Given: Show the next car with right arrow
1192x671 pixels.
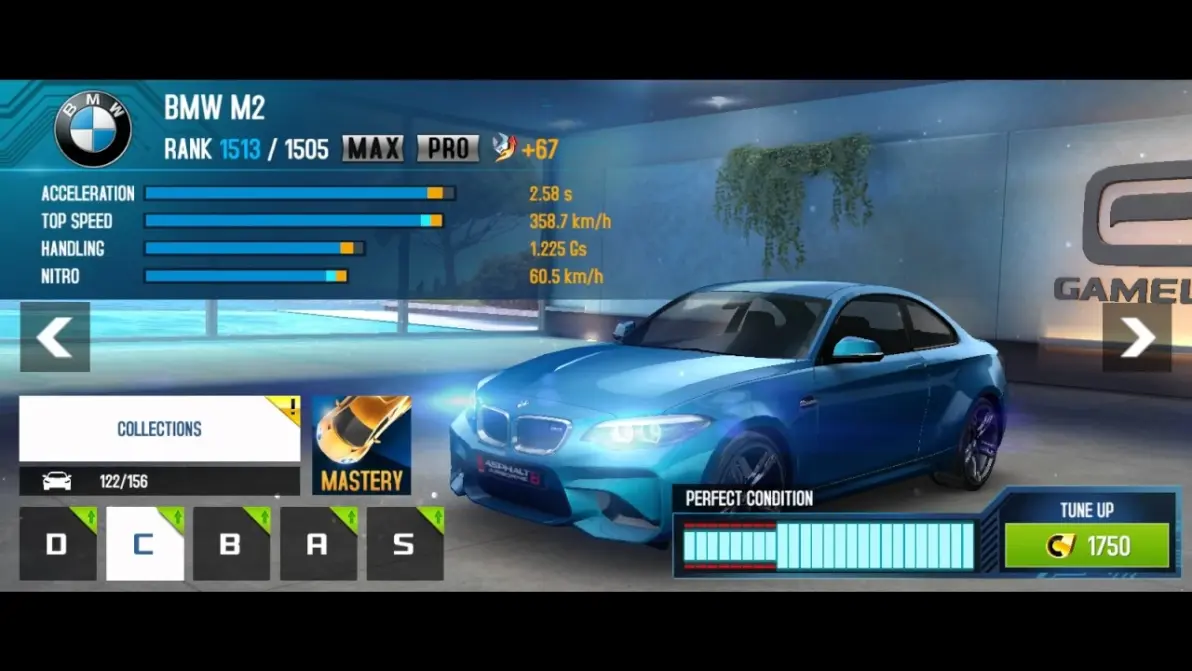Looking at the screenshot, I should pyautogui.click(x=1137, y=338).
